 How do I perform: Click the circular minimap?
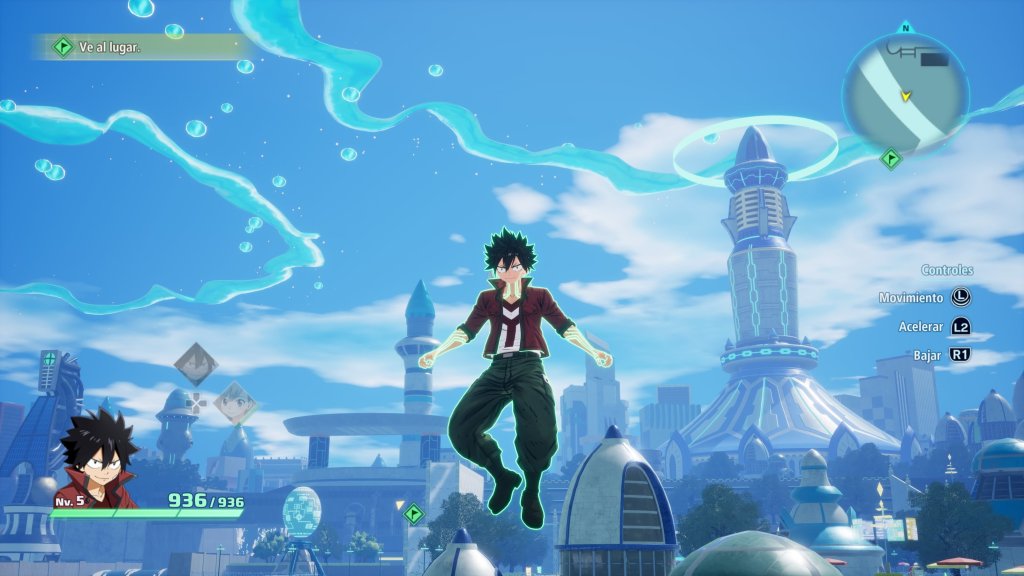[905, 91]
